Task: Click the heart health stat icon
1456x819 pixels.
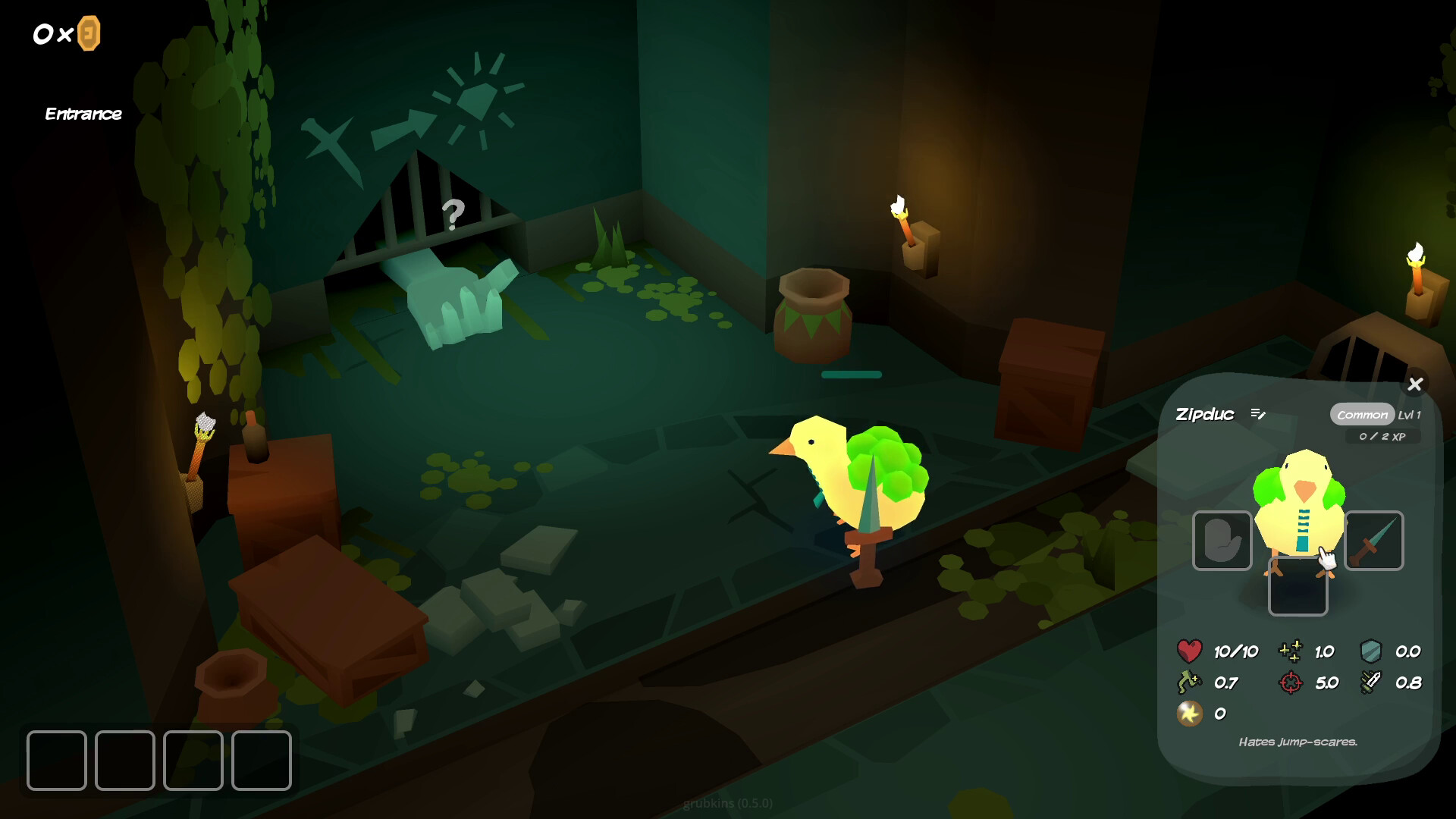Action: [x=1189, y=651]
